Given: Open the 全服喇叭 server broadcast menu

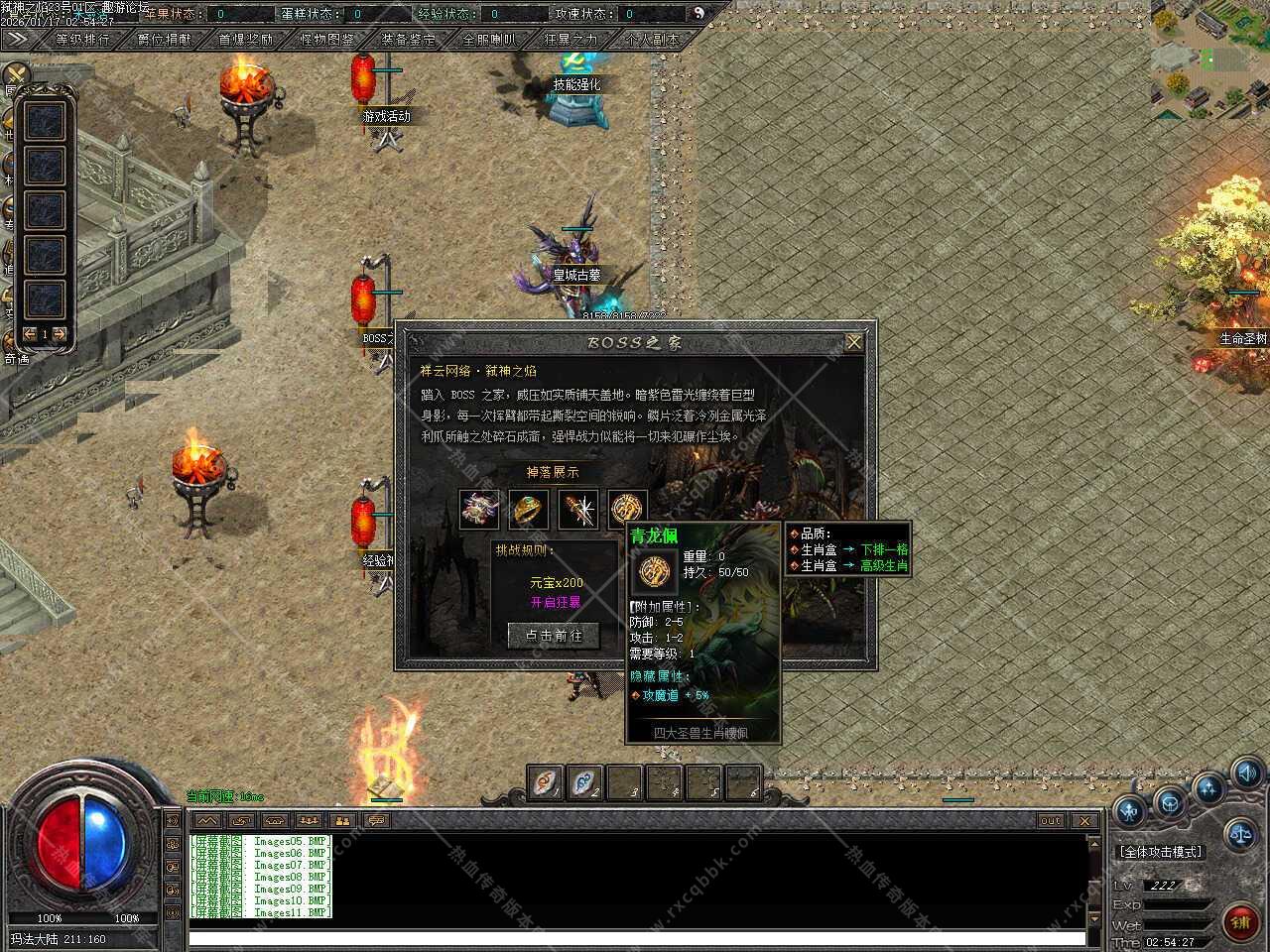Looking at the screenshot, I should click(x=489, y=40).
